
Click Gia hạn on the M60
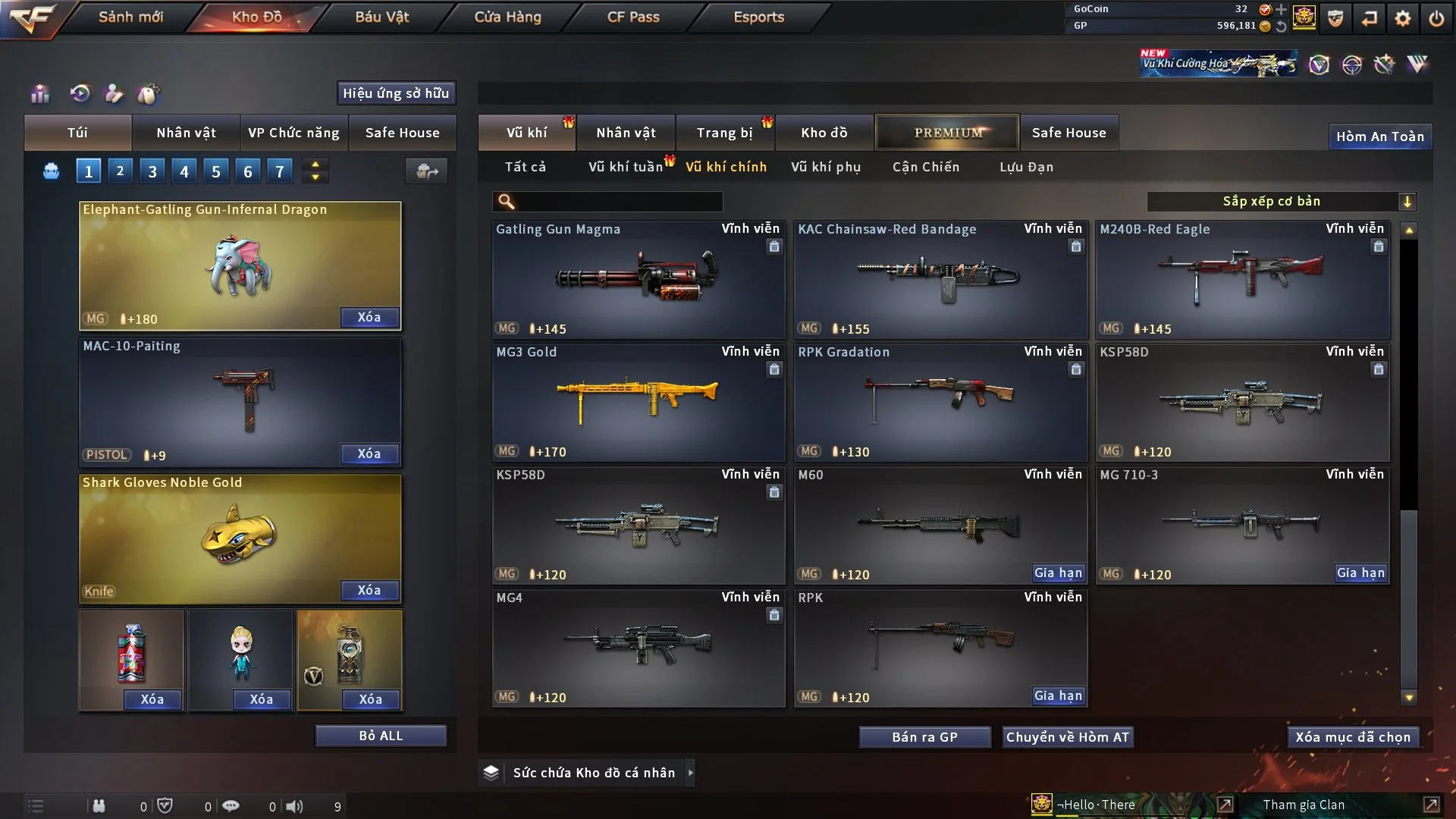click(1058, 573)
